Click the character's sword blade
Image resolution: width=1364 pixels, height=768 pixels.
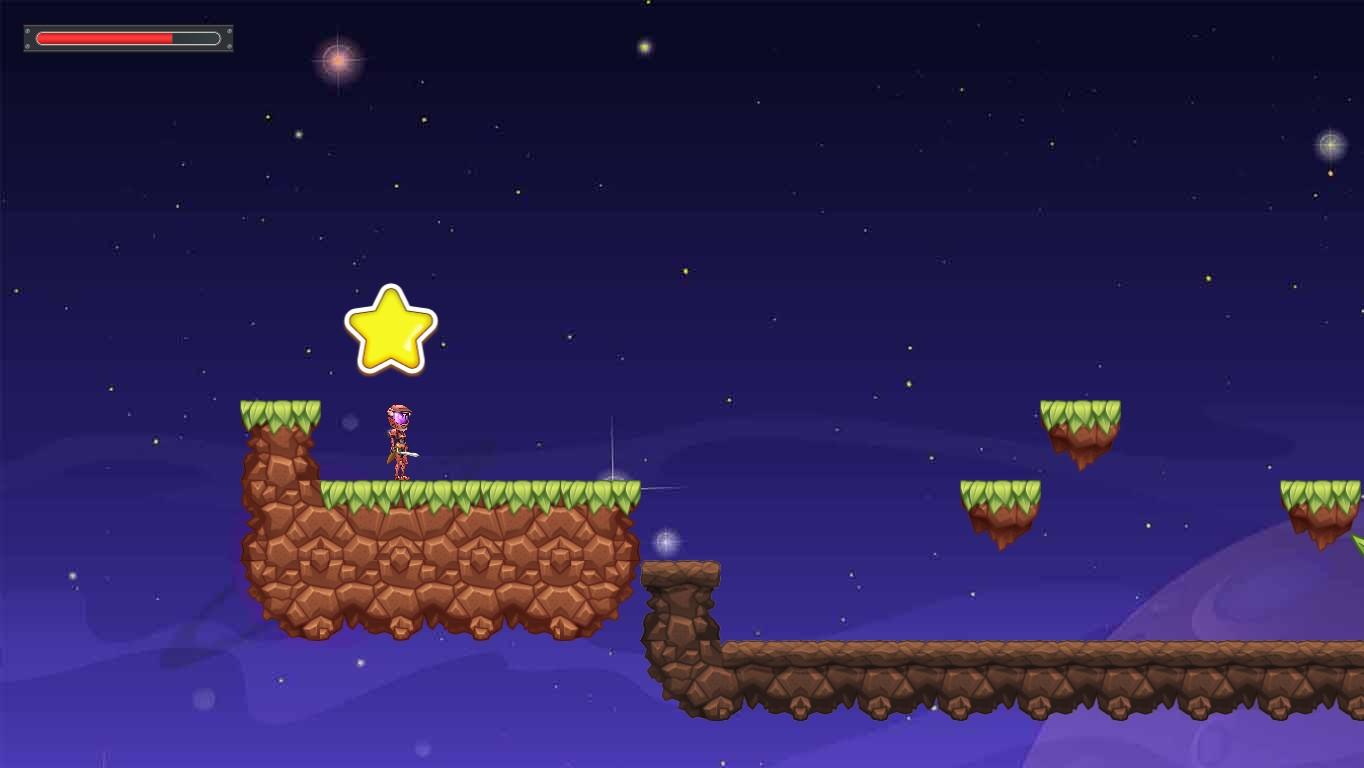(411, 453)
